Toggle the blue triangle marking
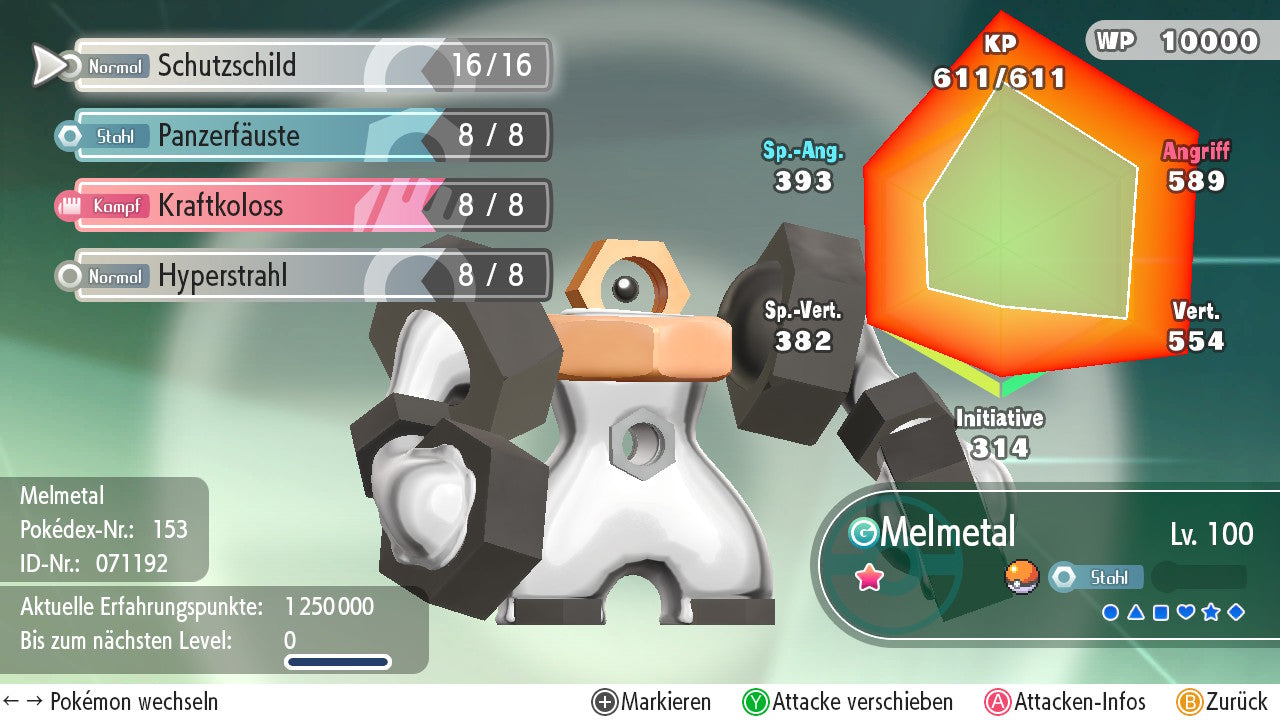Viewport: 1280px width, 720px height. click(1135, 612)
